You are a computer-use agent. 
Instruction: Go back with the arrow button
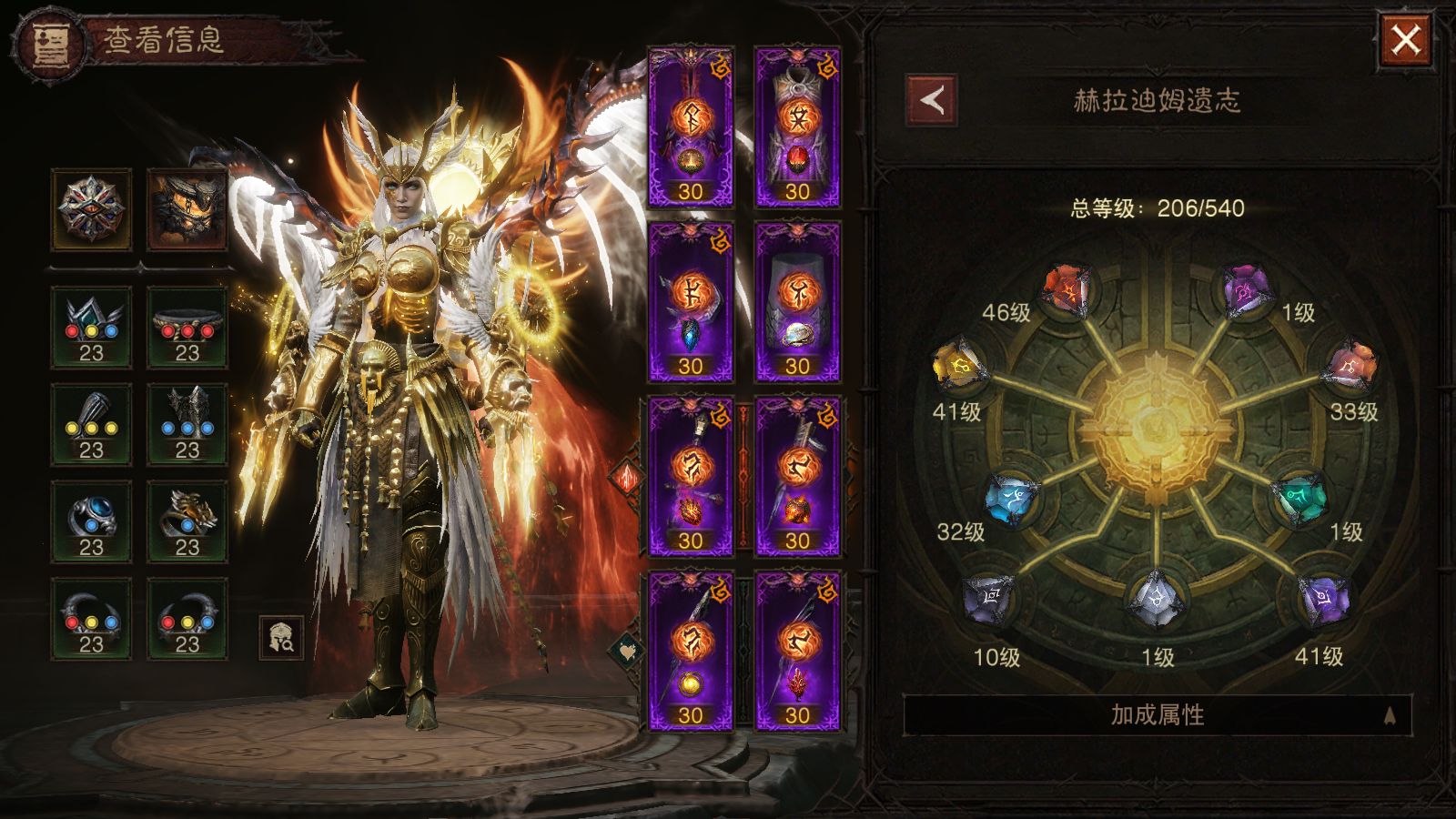(931, 100)
